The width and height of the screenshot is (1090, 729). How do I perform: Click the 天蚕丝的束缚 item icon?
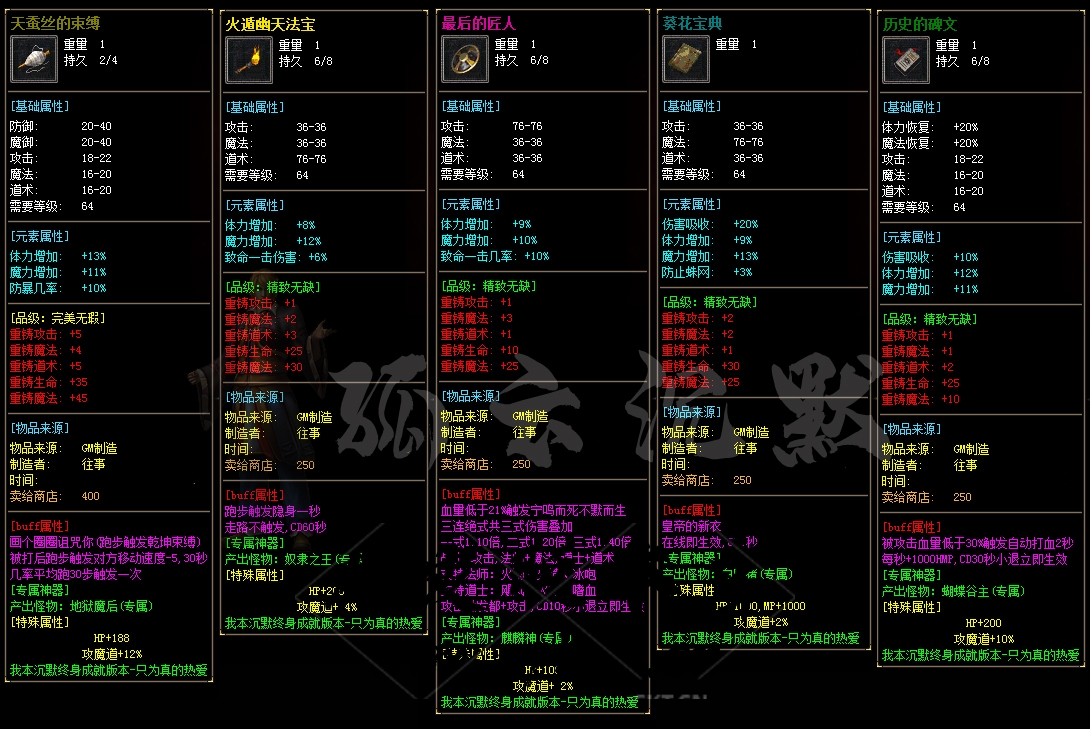pyautogui.click(x=34, y=59)
